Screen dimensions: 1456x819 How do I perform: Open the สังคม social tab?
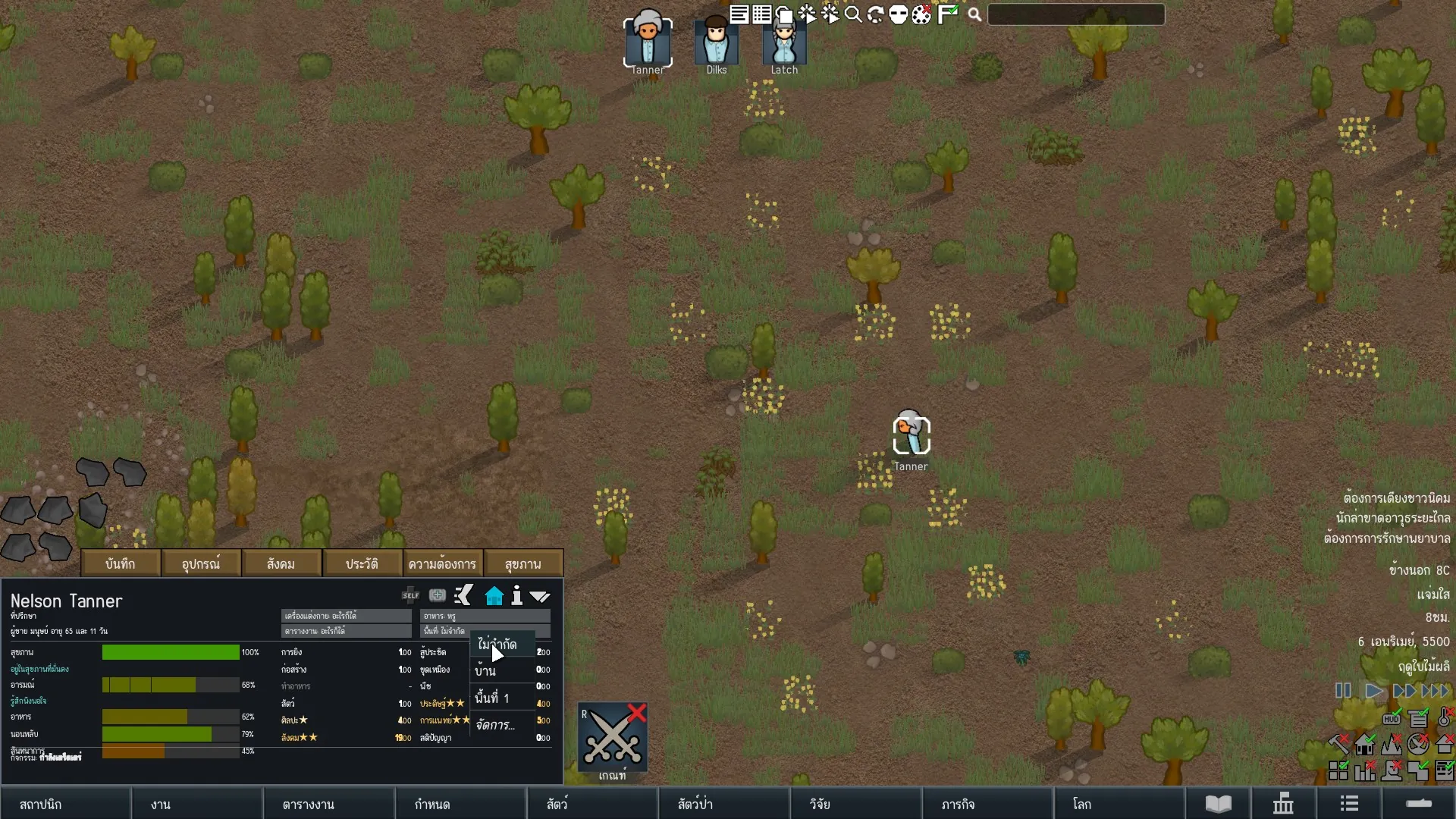click(281, 564)
